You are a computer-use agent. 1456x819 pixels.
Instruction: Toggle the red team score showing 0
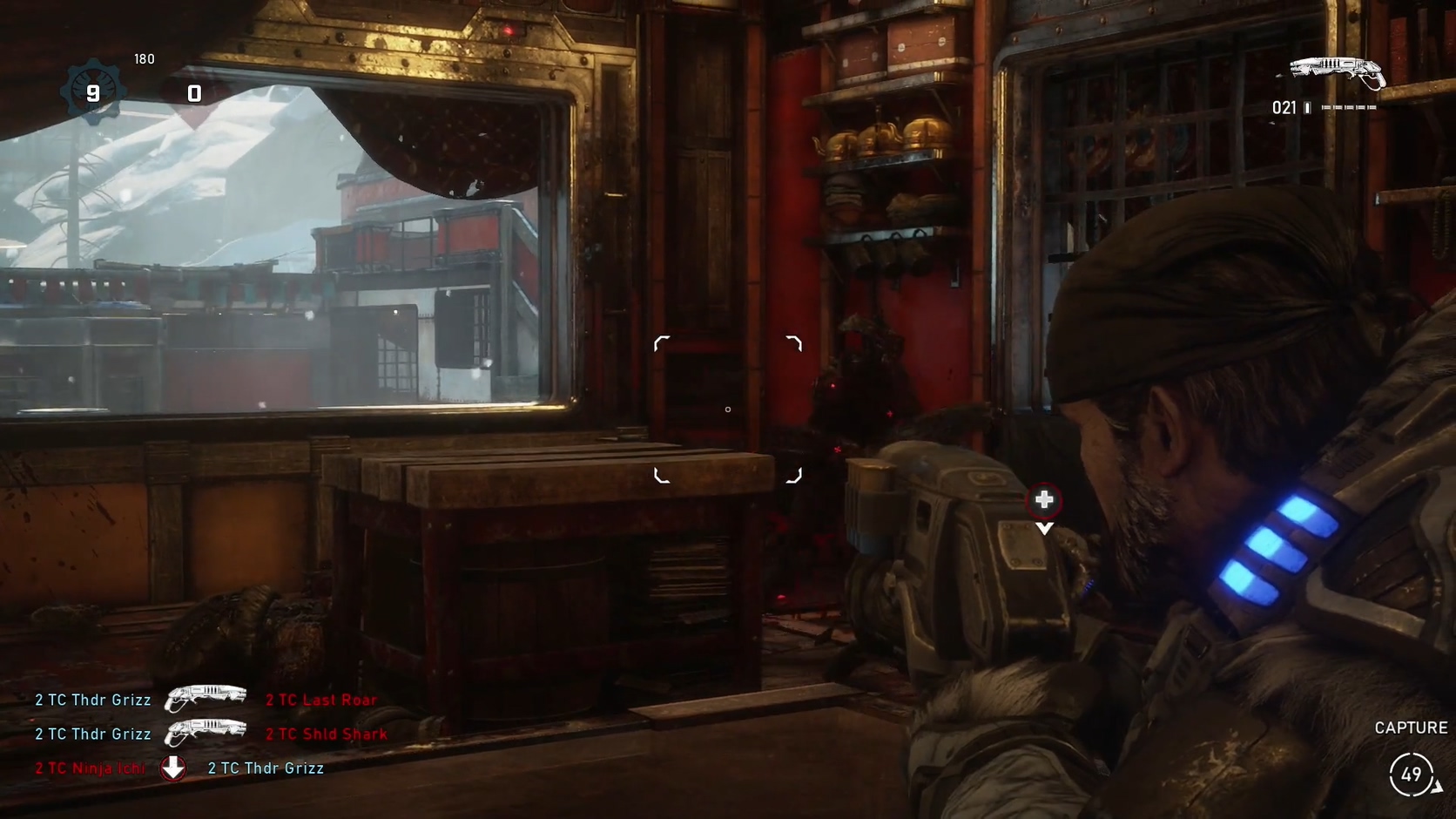[192, 93]
